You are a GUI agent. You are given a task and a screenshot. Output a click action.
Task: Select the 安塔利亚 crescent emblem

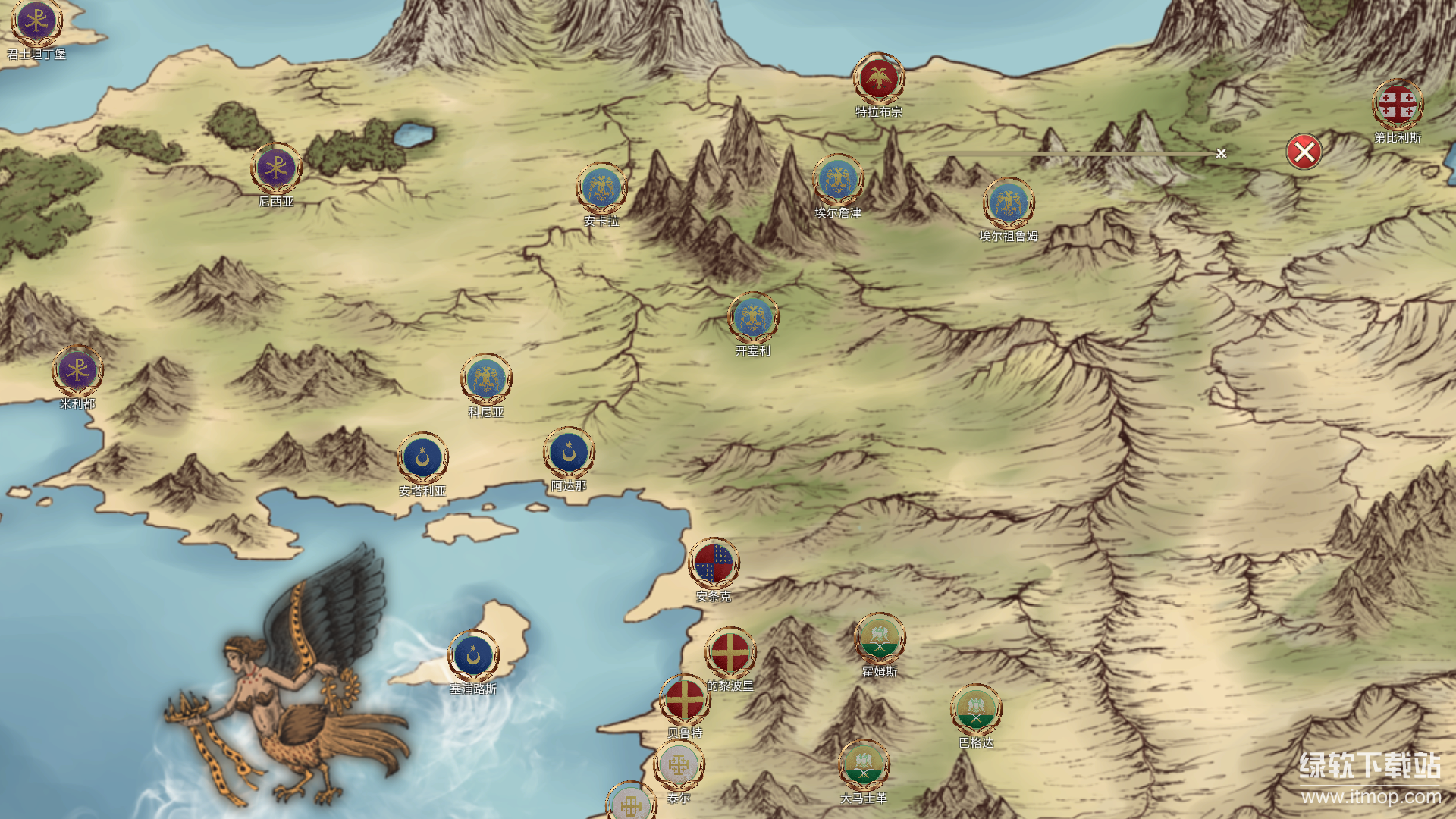(422, 458)
